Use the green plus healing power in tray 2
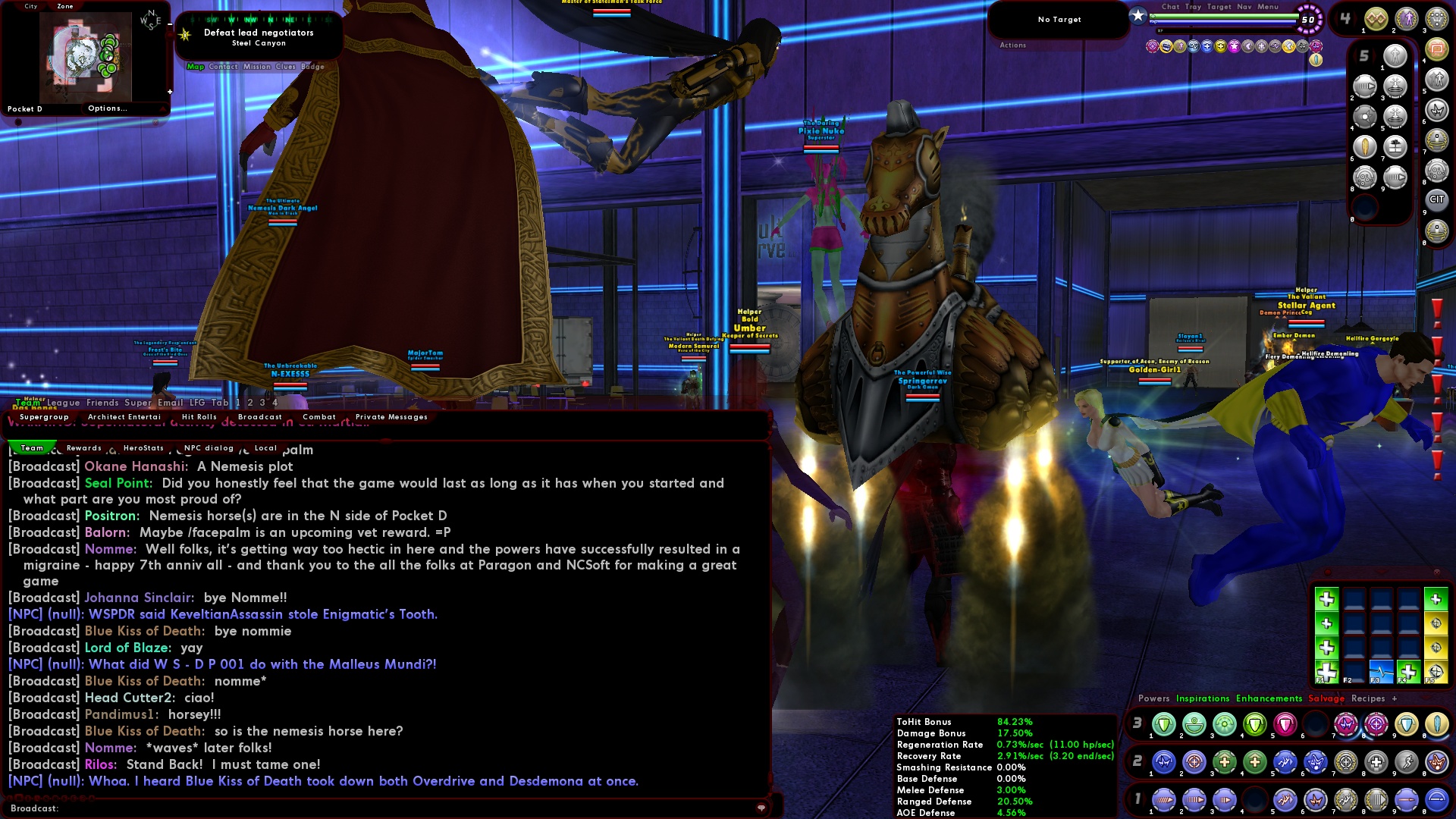The width and height of the screenshot is (1456, 819). [x=1223, y=761]
